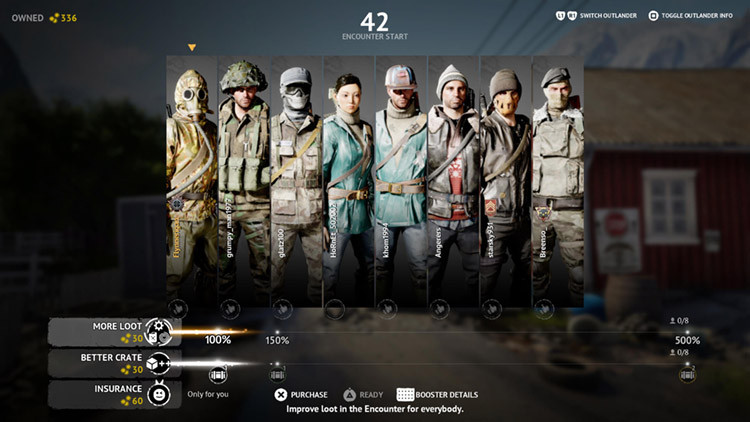The height and width of the screenshot is (422, 750).
Task: Choose the gas mask outlander card
Action: pos(192,180)
